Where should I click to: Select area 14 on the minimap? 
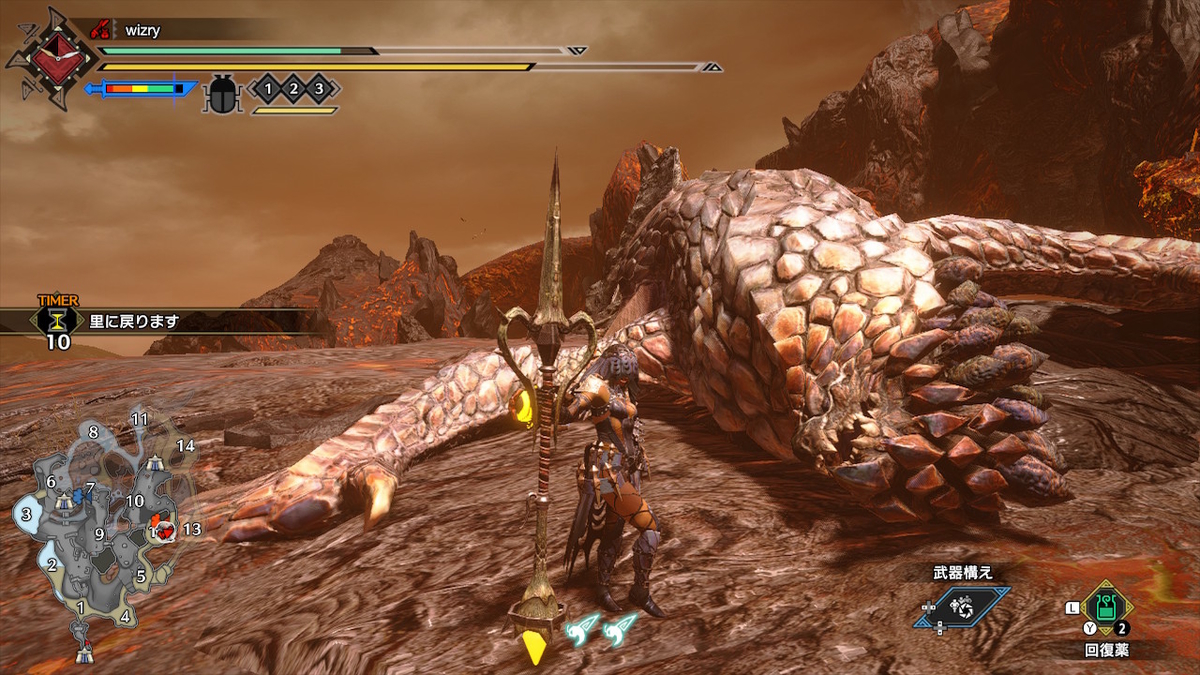pos(185,445)
